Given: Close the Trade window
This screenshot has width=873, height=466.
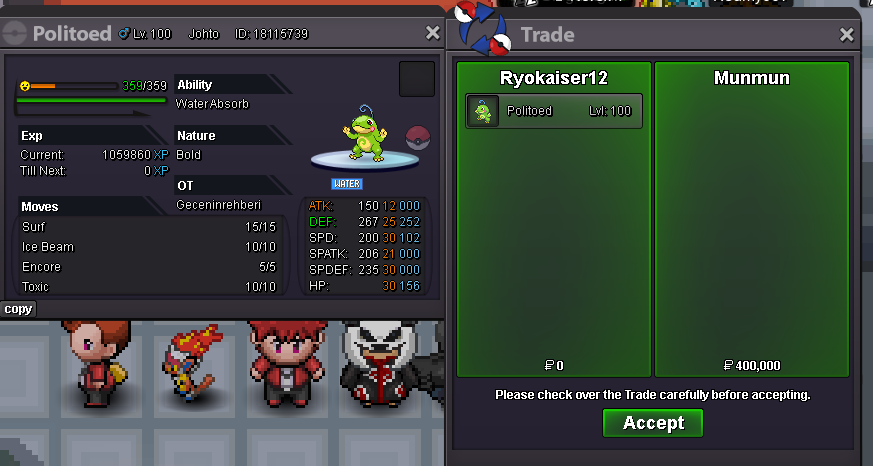Looking at the screenshot, I should (x=847, y=35).
